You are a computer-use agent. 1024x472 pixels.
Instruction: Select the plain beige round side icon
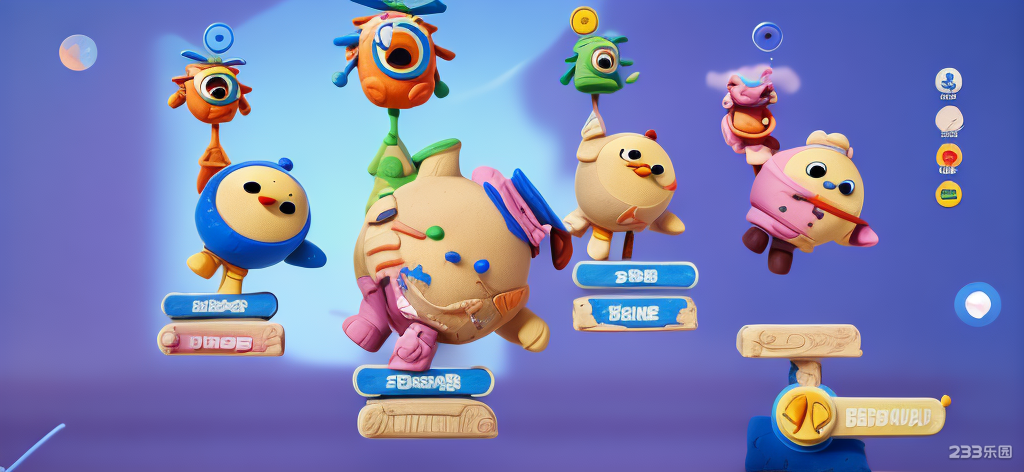pos(948,120)
